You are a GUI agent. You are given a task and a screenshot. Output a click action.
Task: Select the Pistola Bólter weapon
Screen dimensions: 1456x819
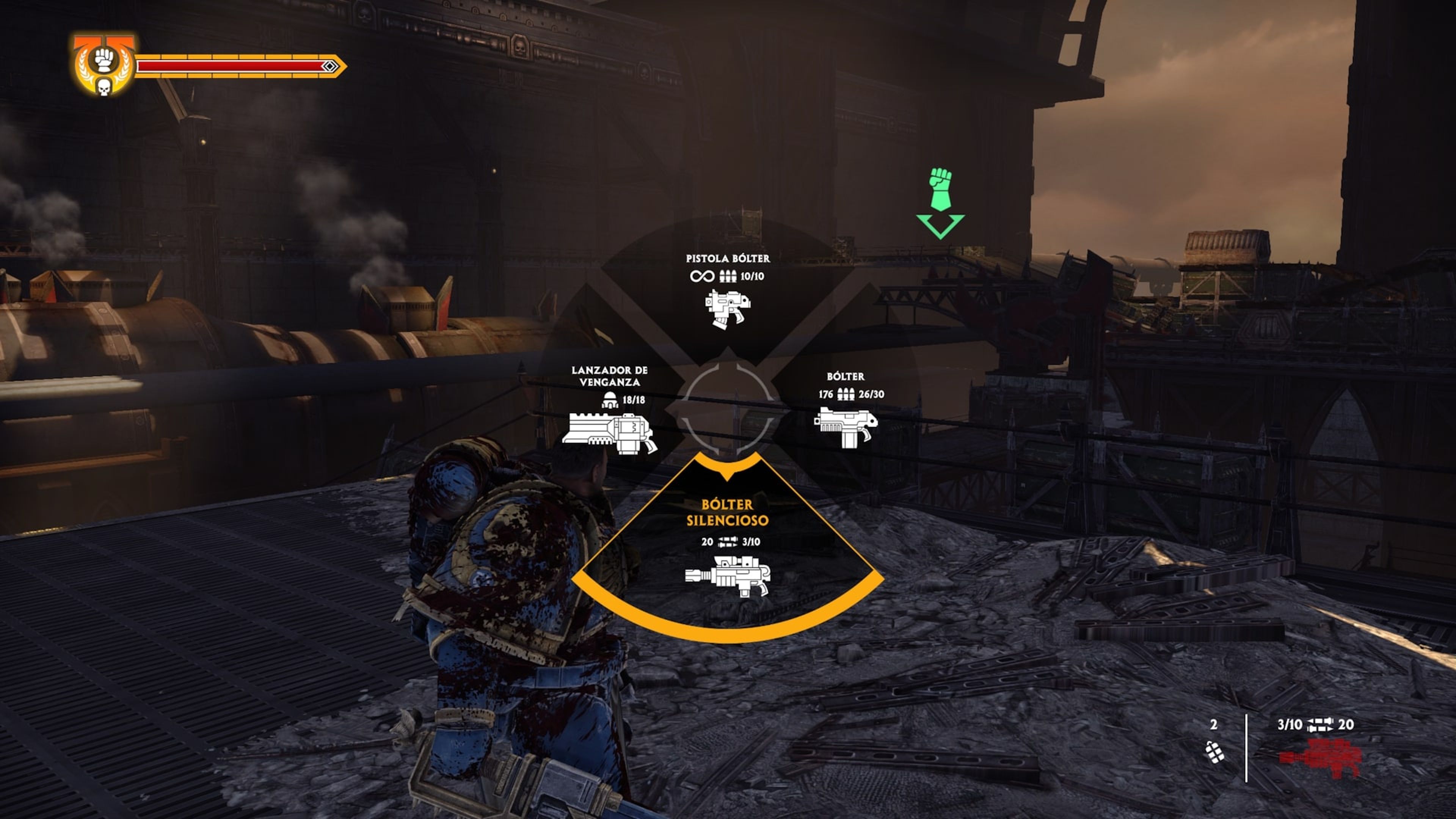tap(728, 308)
